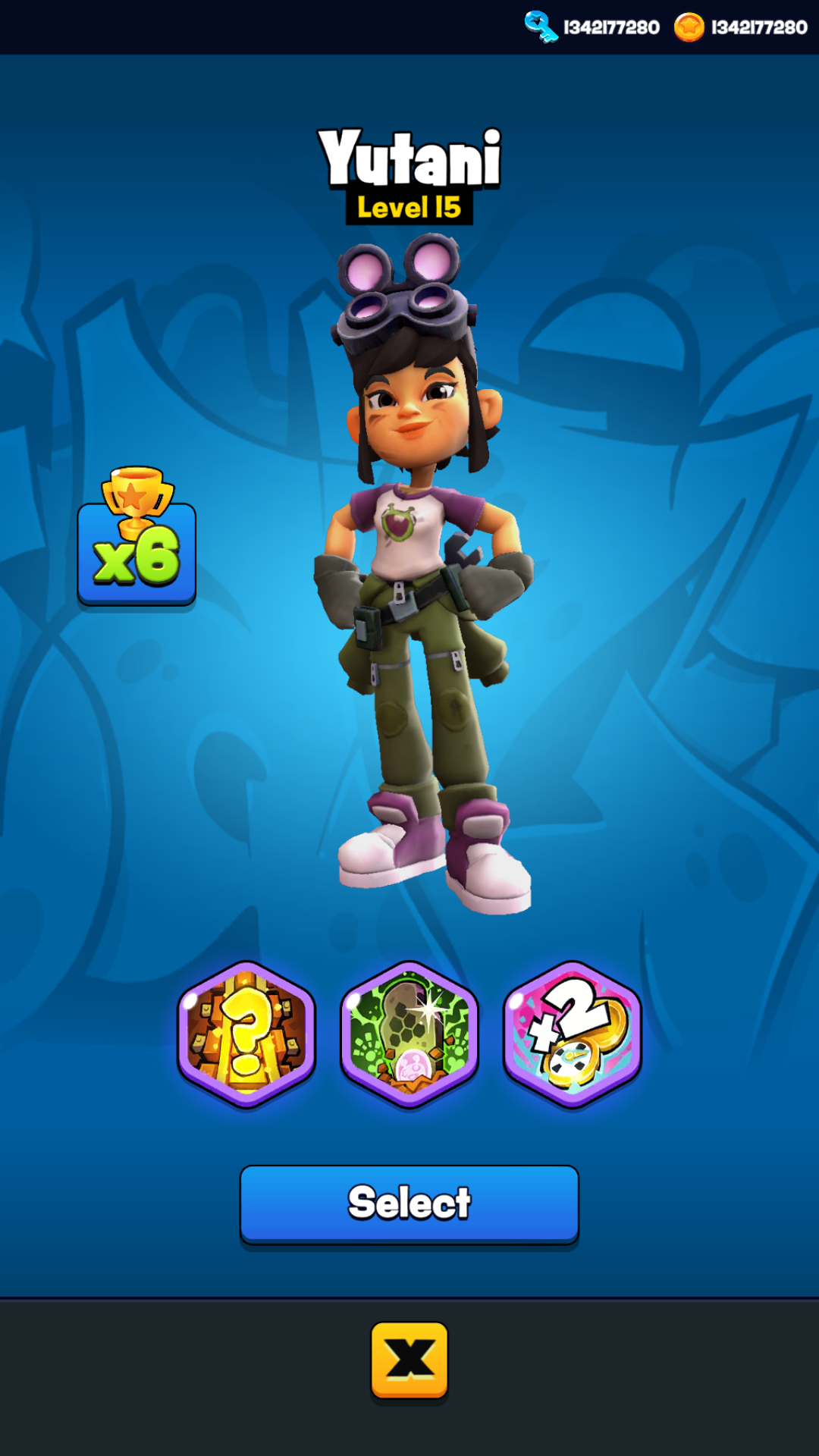Open the x6 trophy multiplier badge
The width and height of the screenshot is (819, 1456).
click(136, 538)
